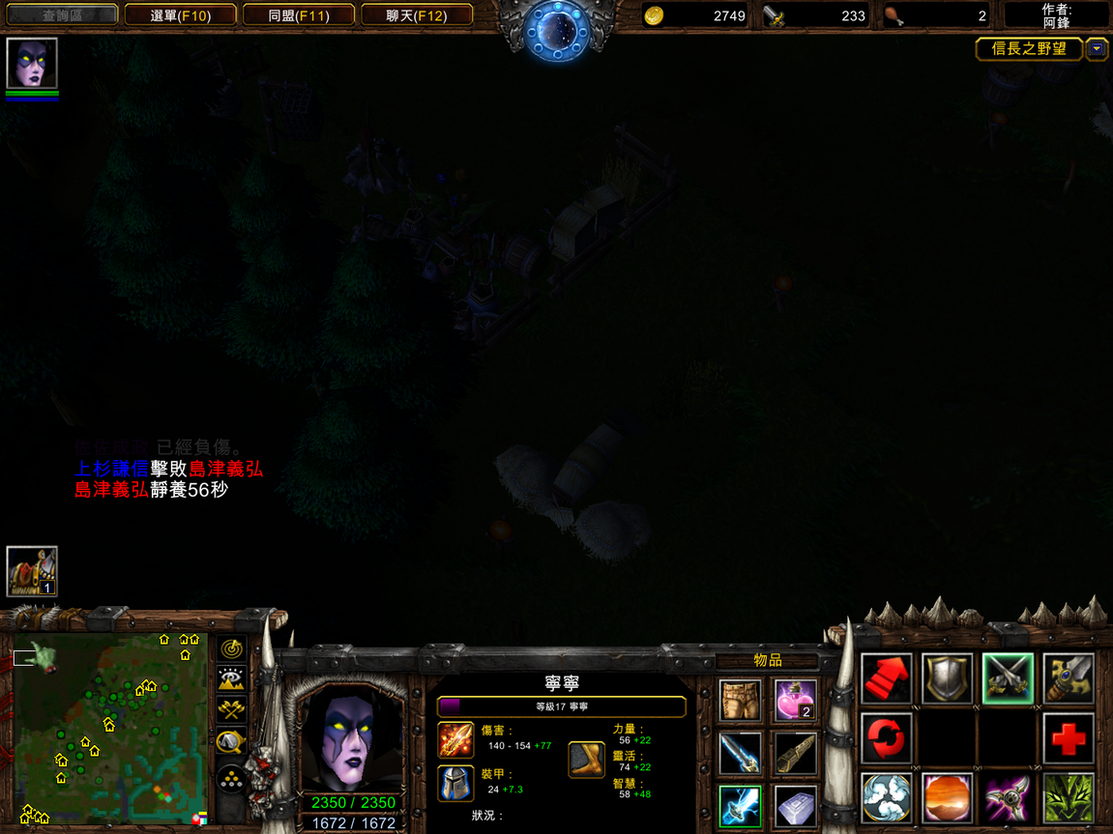Activate the minimap signal ping button
Viewport: 1113px width, 834px height.
(x=232, y=648)
